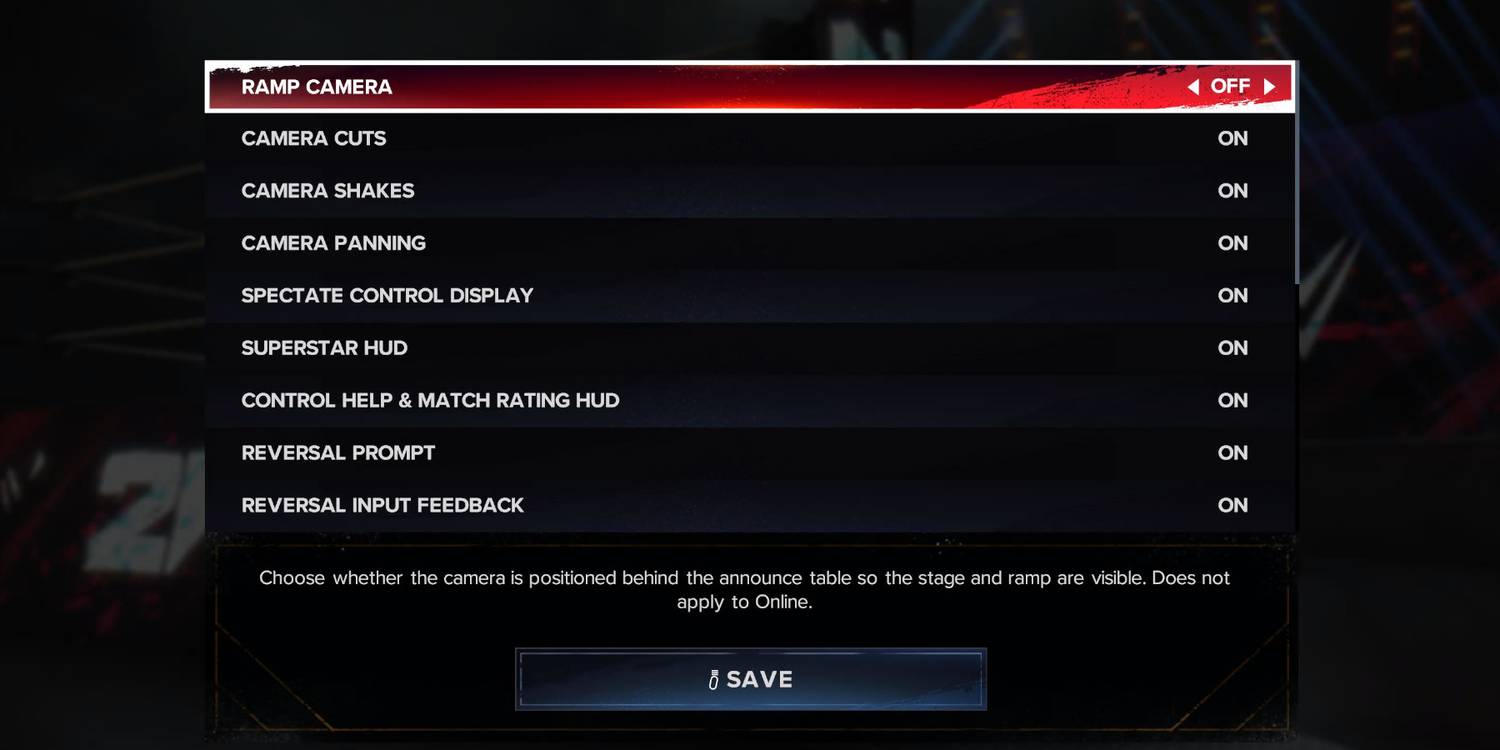Click the ON label next to Superstar HUD
The image size is (1500, 750).
coord(1233,347)
